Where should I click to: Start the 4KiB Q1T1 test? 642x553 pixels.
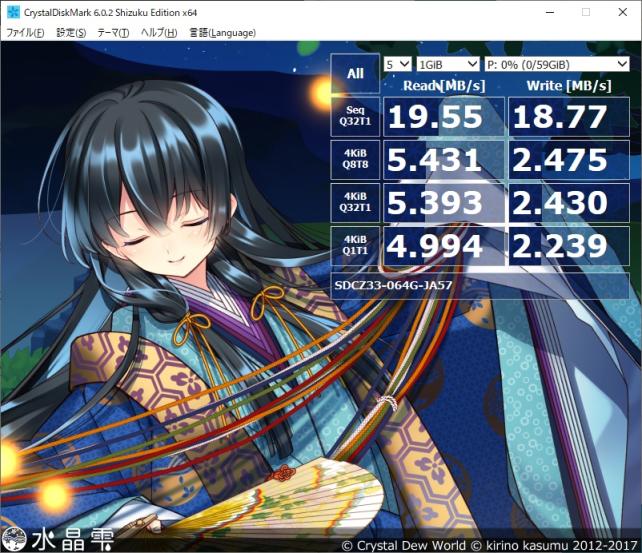(355, 246)
